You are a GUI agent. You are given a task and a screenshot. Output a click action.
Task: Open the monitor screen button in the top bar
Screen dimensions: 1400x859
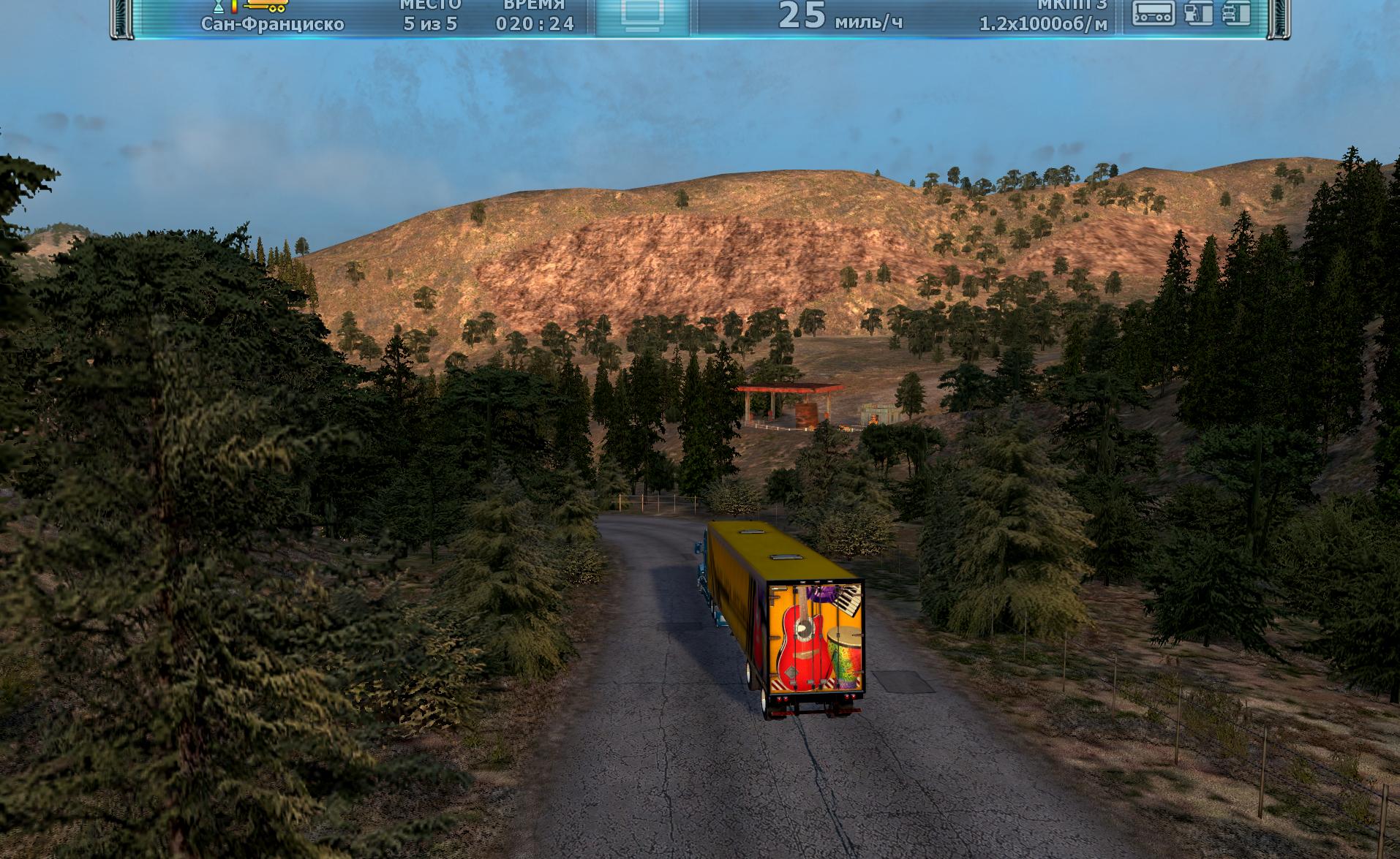coord(643,15)
